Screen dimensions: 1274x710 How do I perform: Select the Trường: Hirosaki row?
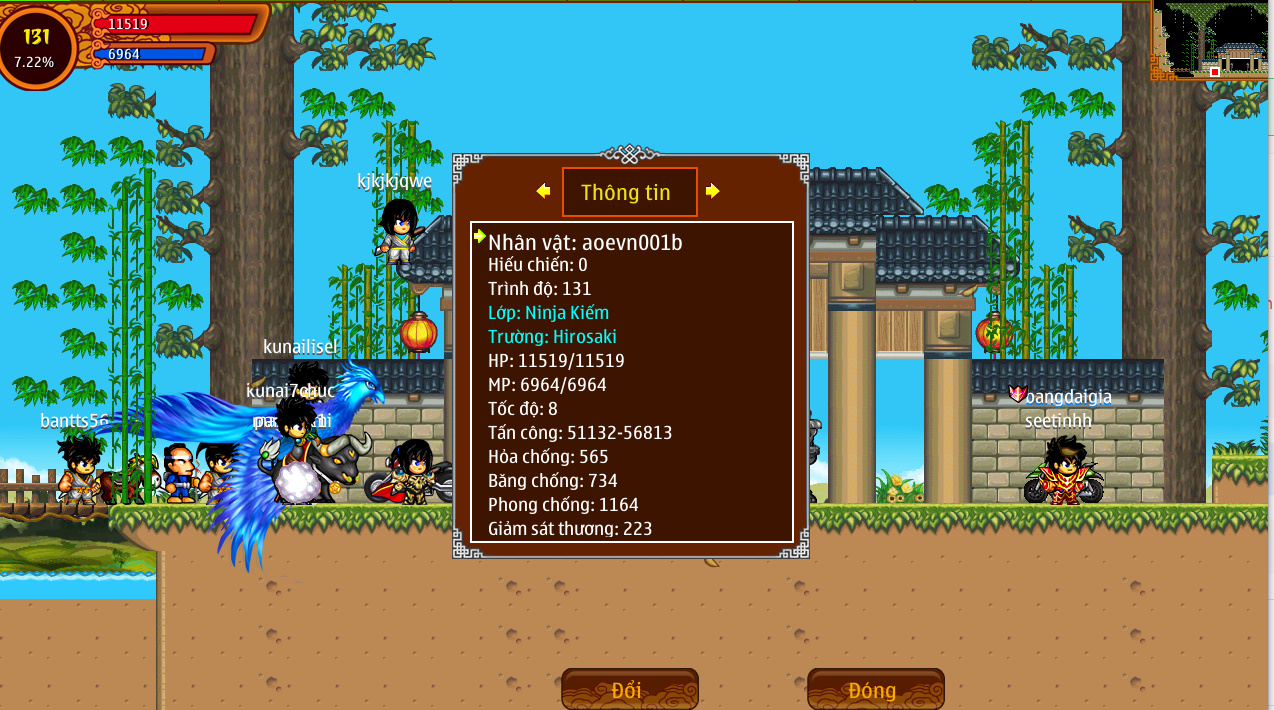click(x=552, y=337)
